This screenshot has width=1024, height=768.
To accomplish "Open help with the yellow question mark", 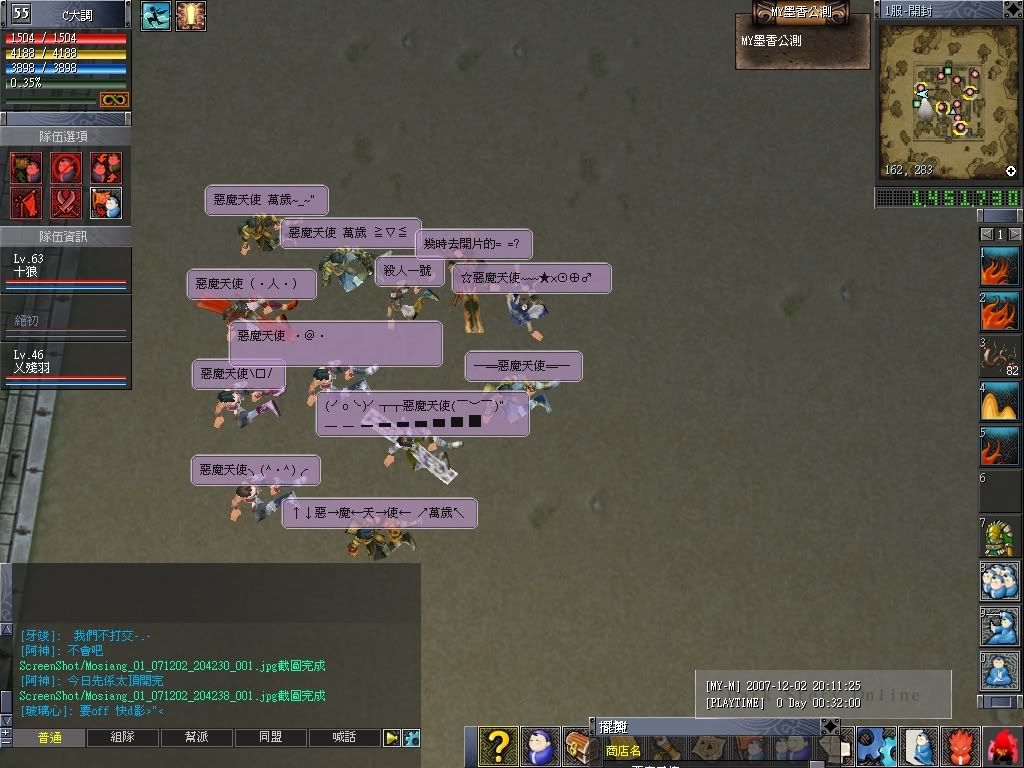I will pyautogui.click(x=498, y=746).
